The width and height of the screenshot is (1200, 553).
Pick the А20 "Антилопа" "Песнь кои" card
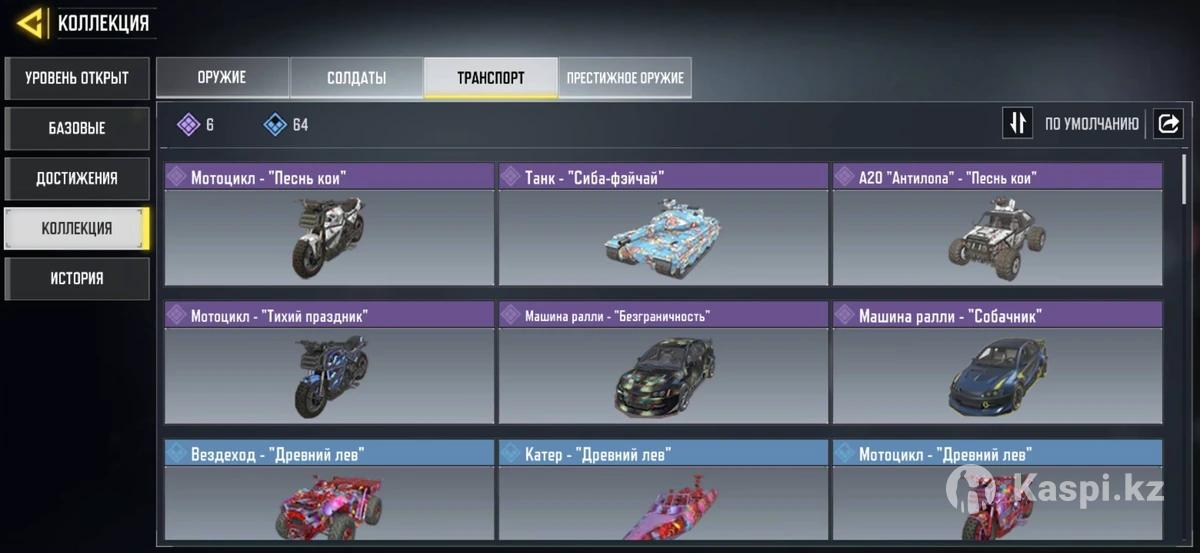997,225
